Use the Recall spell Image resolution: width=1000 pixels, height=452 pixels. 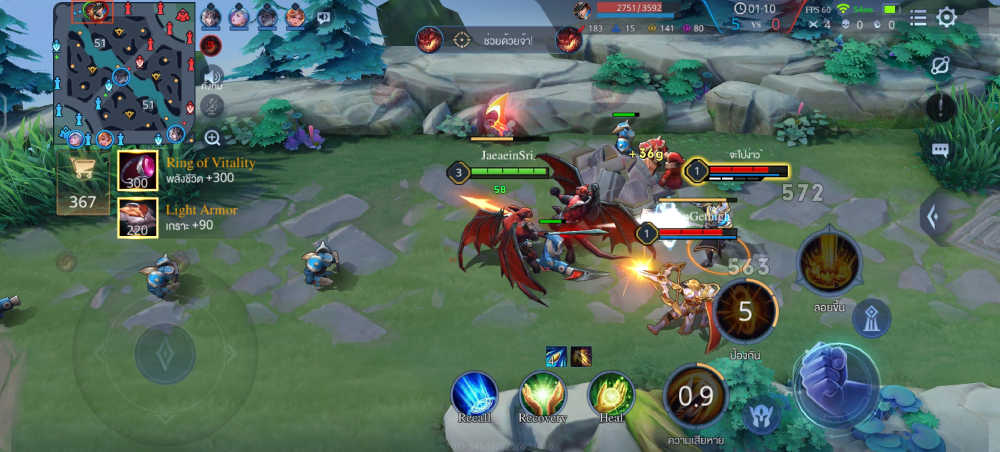tap(474, 395)
